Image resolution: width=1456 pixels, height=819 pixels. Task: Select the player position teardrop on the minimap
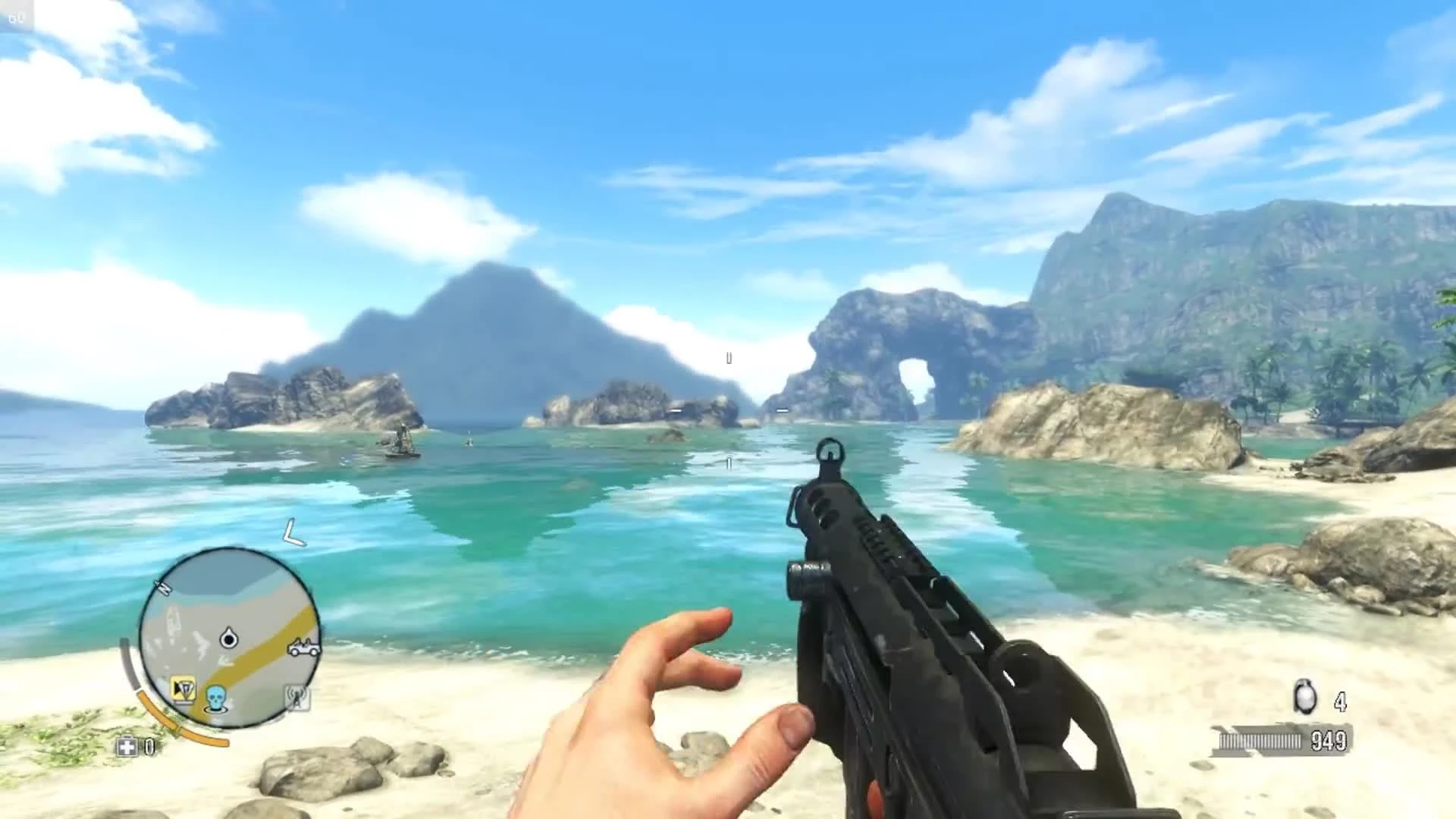(x=227, y=636)
